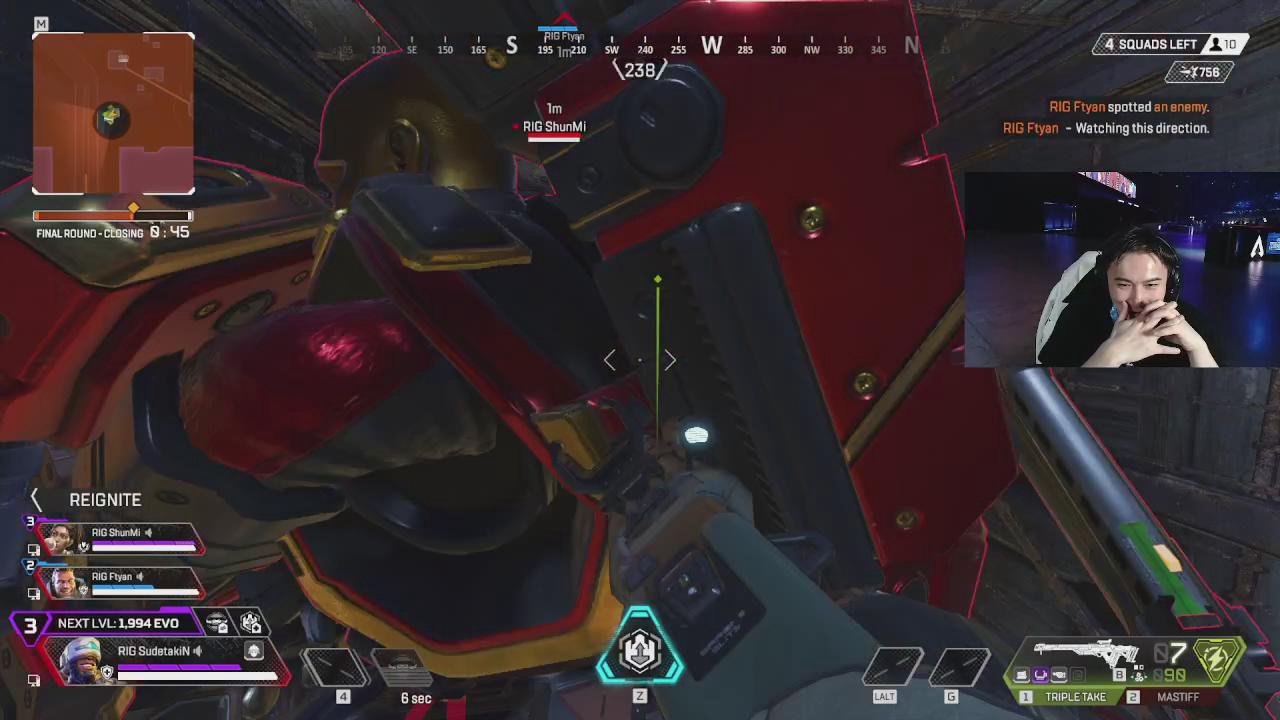Click the streamer webcam overlay
The image size is (1280, 720).
(x=1121, y=270)
